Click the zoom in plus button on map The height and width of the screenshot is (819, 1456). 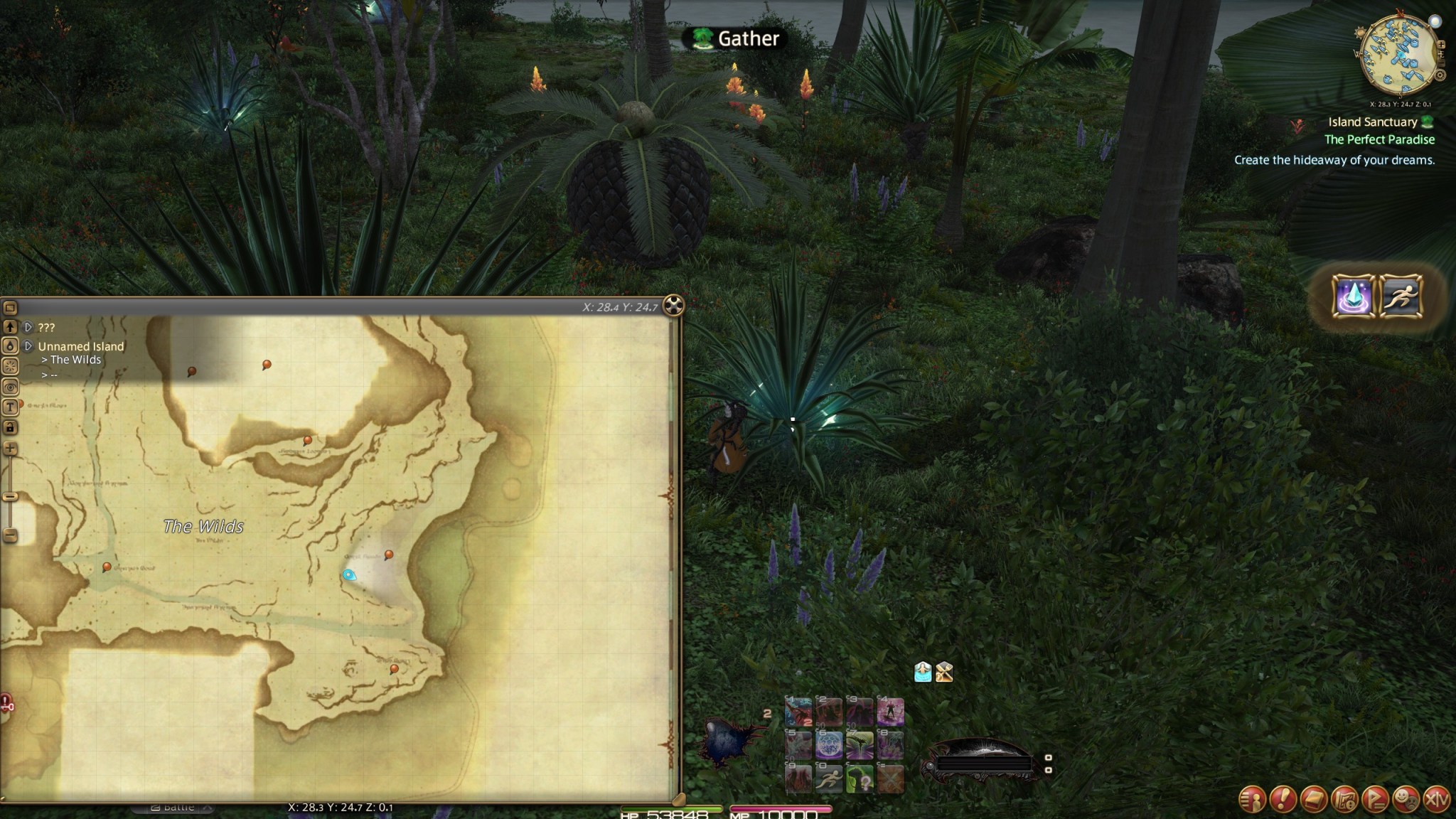click(9, 449)
